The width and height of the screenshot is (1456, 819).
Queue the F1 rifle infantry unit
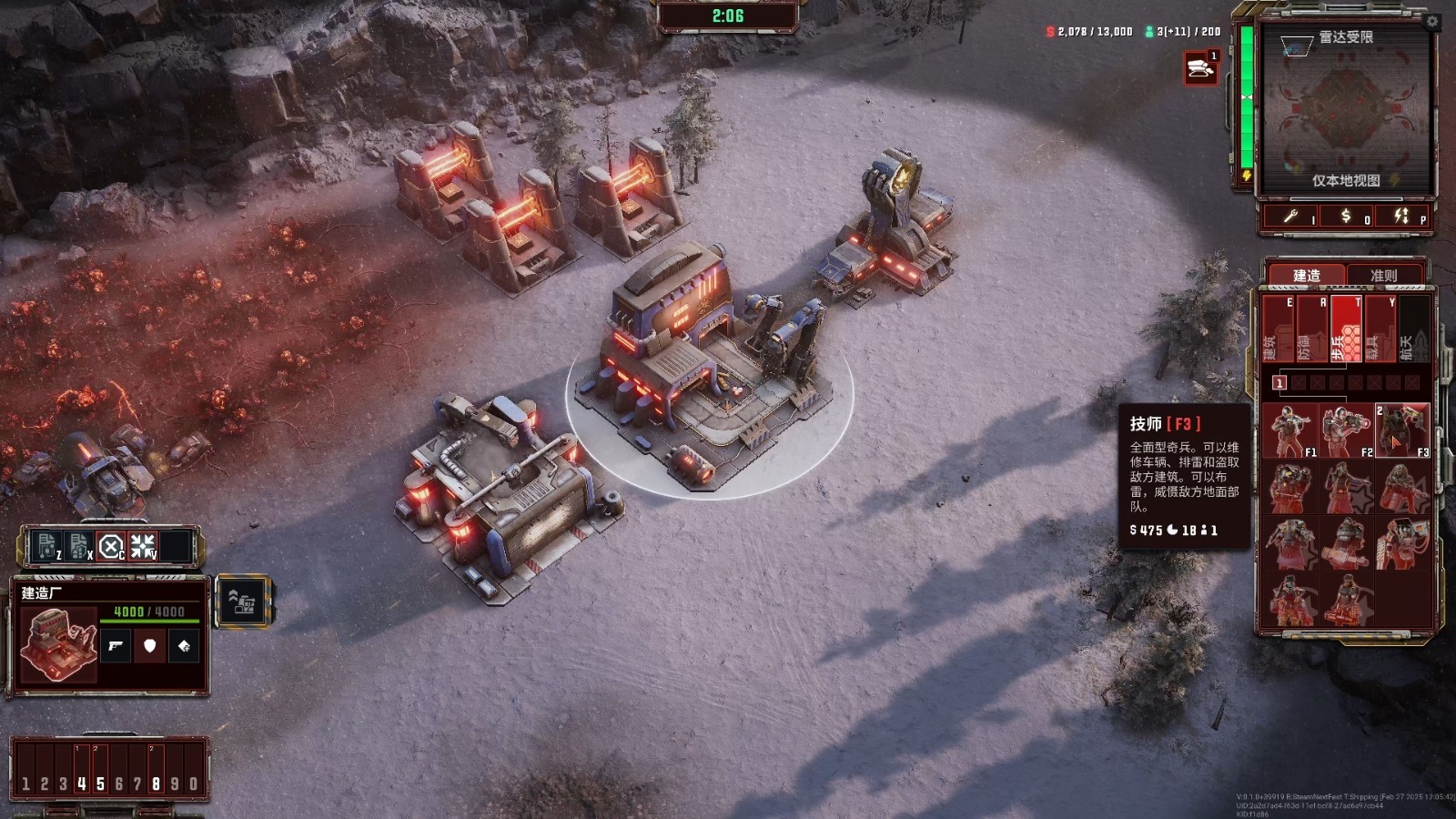[1289, 430]
